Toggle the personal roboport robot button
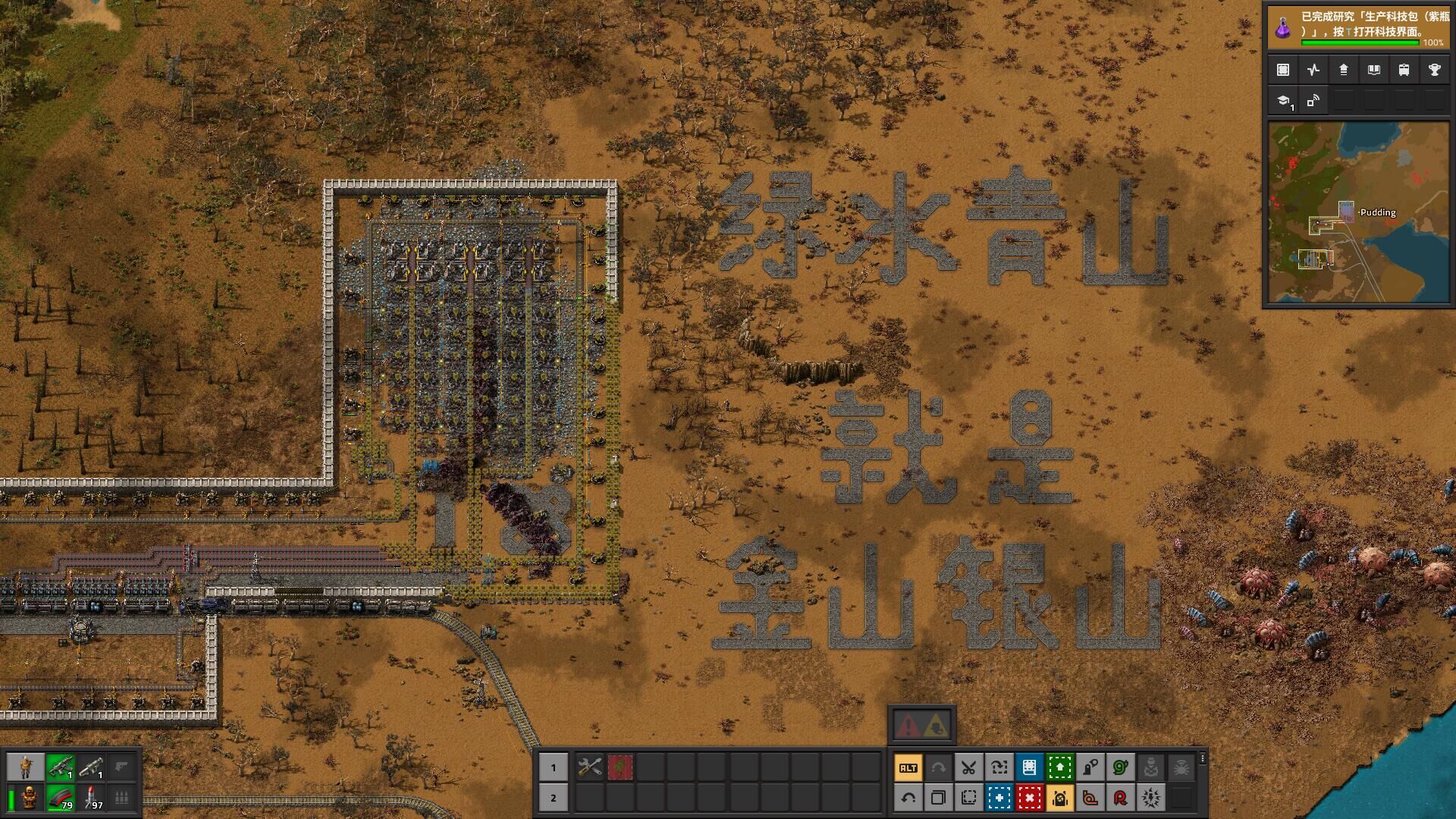Image resolution: width=1456 pixels, height=819 pixels. point(1059,798)
